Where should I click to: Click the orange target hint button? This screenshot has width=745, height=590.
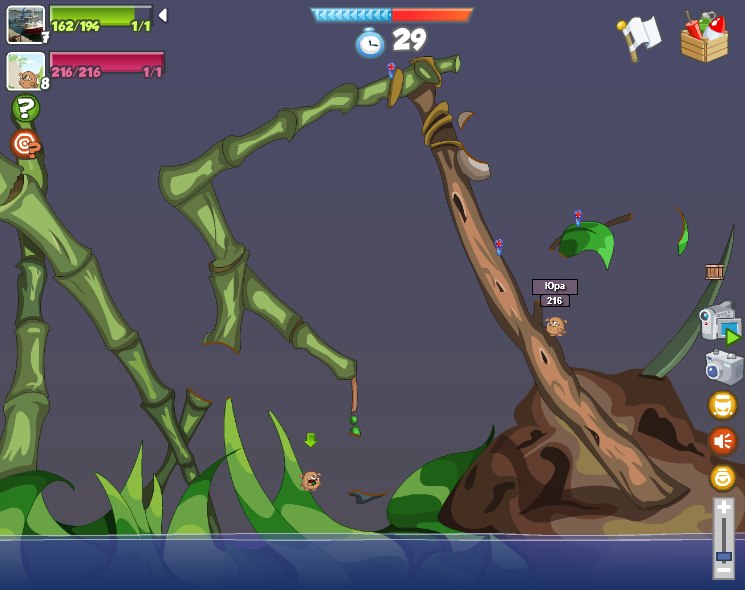pyautogui.click(x=25, y=144)
